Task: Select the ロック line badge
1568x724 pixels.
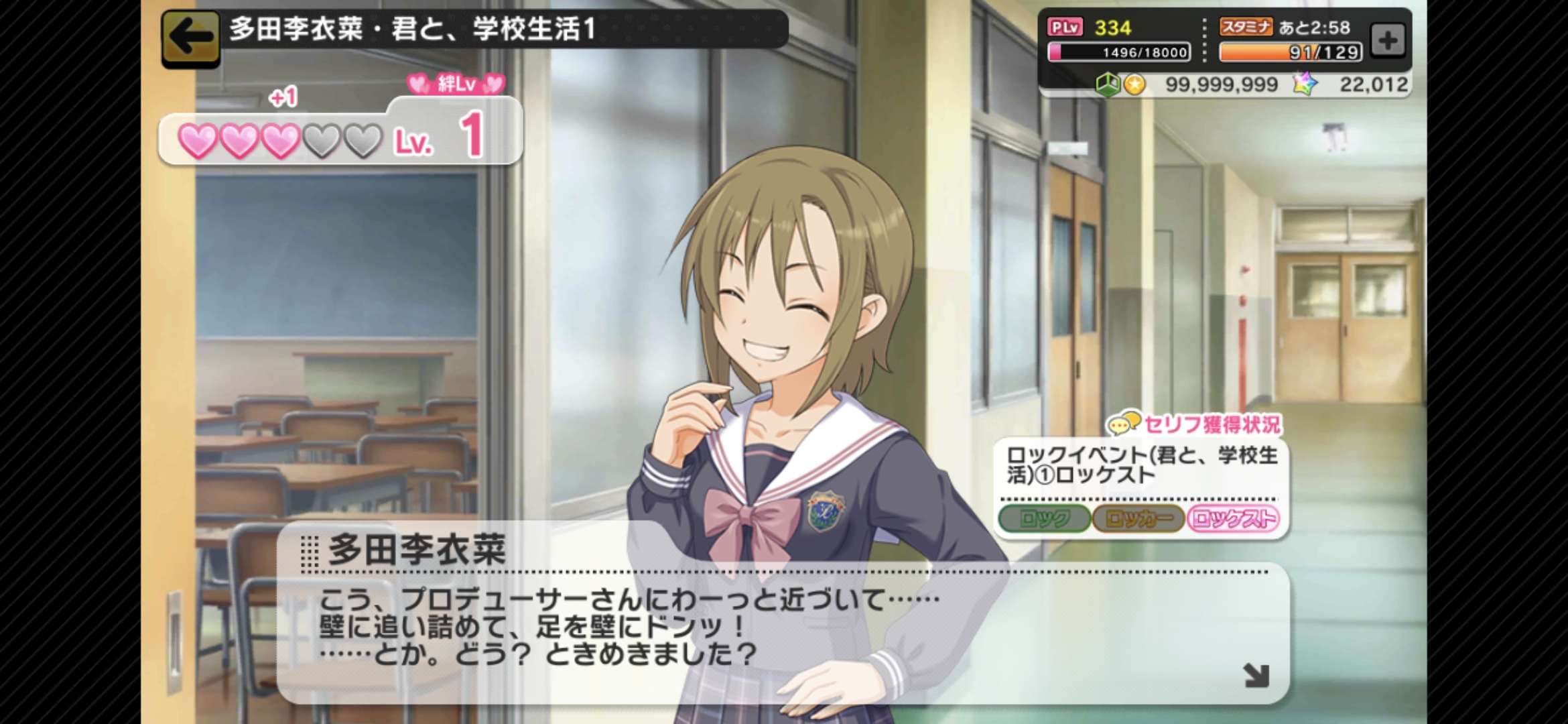Action: (x=1044, y=519)
